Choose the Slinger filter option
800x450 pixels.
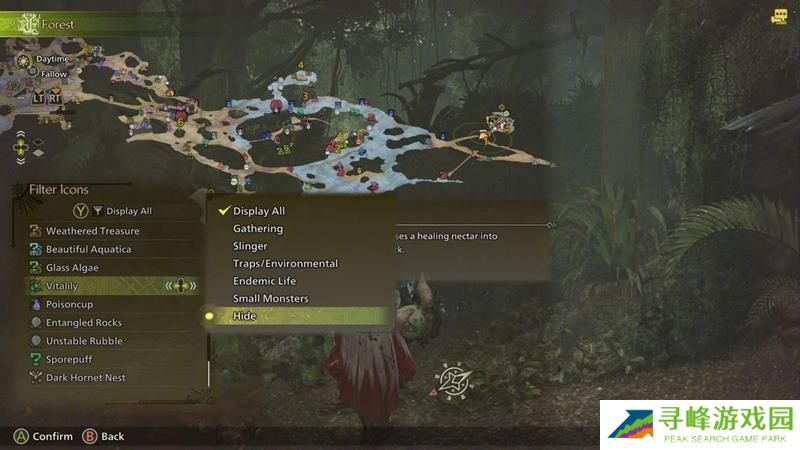coord(250,246)
